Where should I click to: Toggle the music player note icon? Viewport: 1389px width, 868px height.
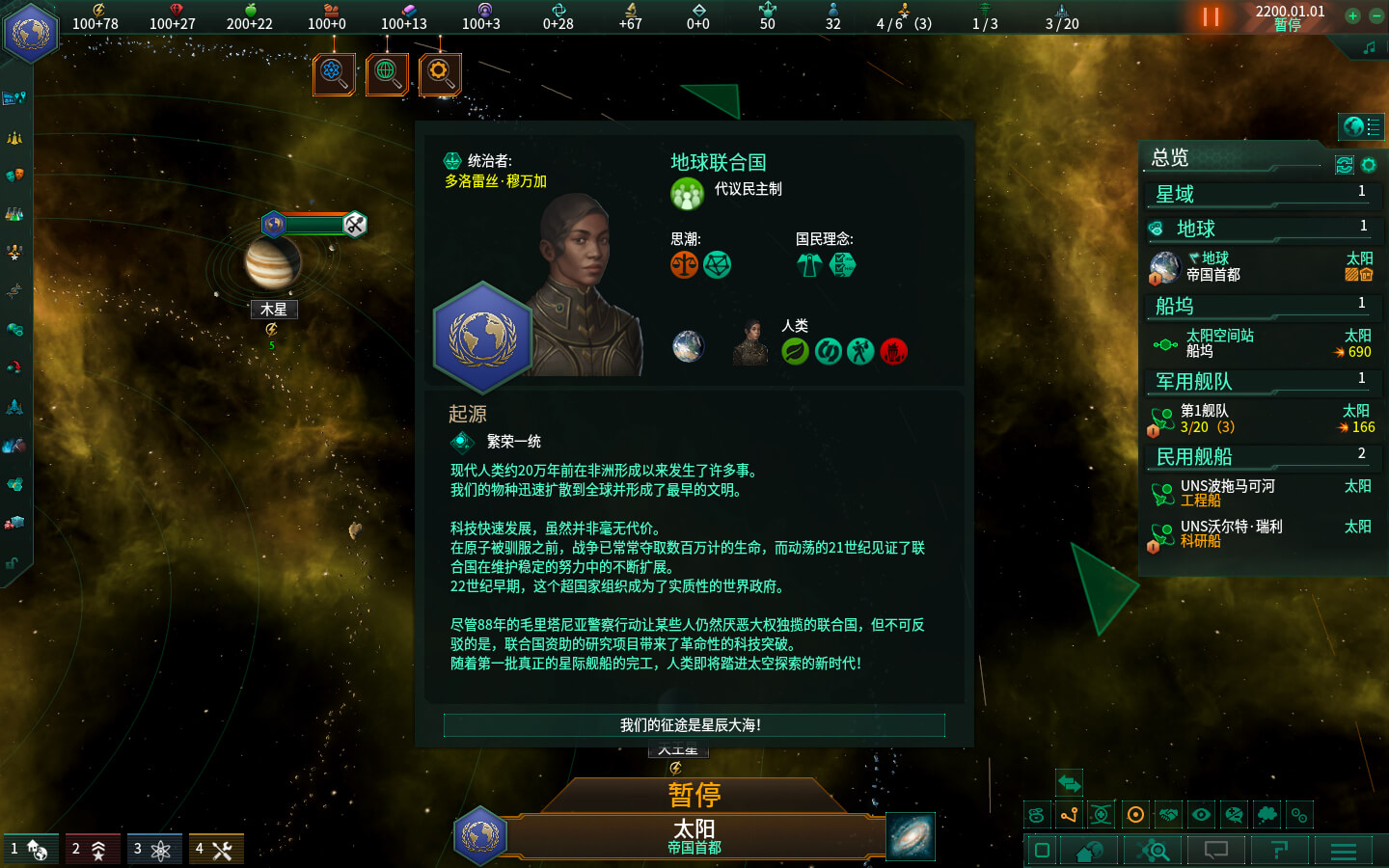(x=1369, y=47)
